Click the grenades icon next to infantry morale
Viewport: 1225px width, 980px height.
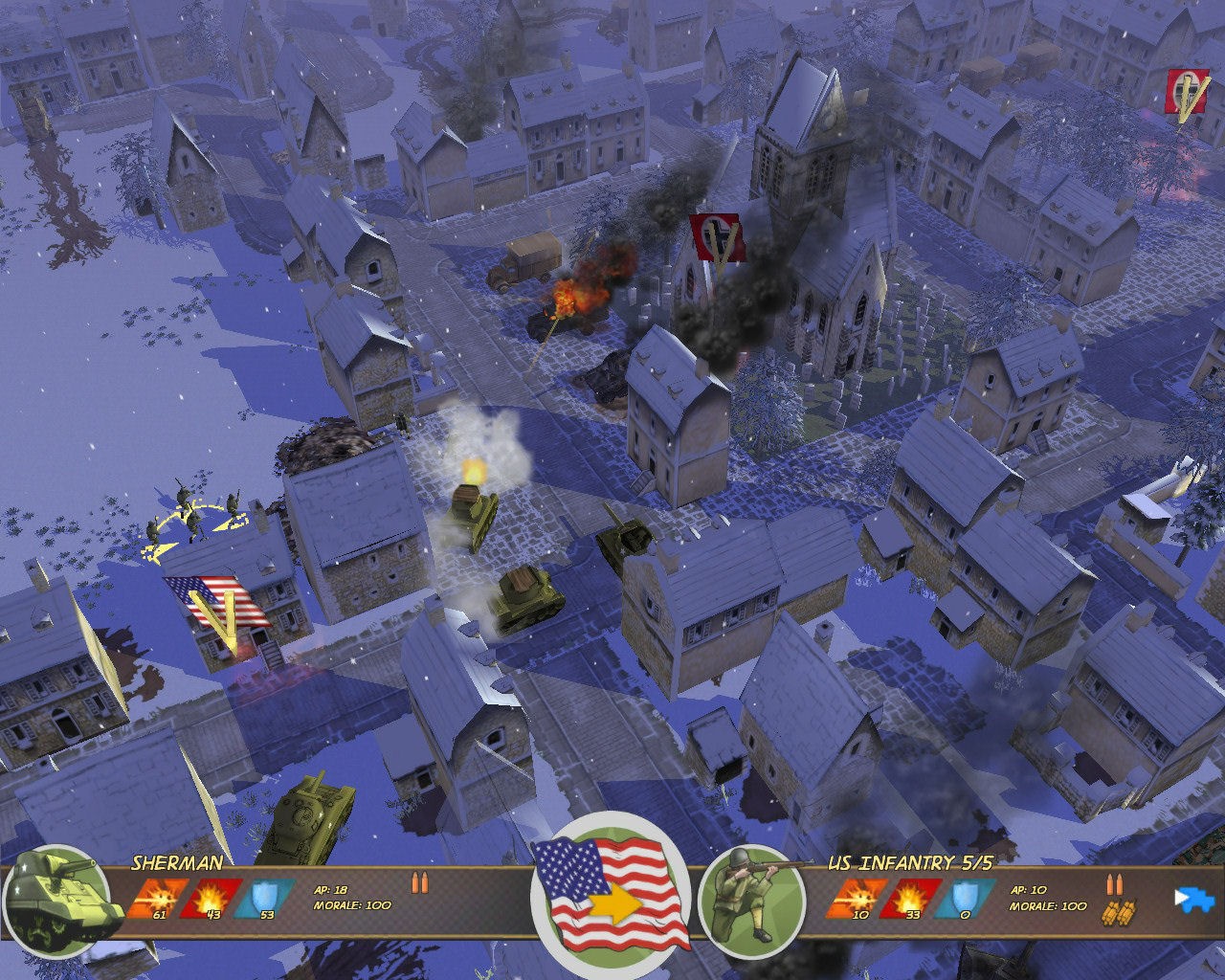1118,911
